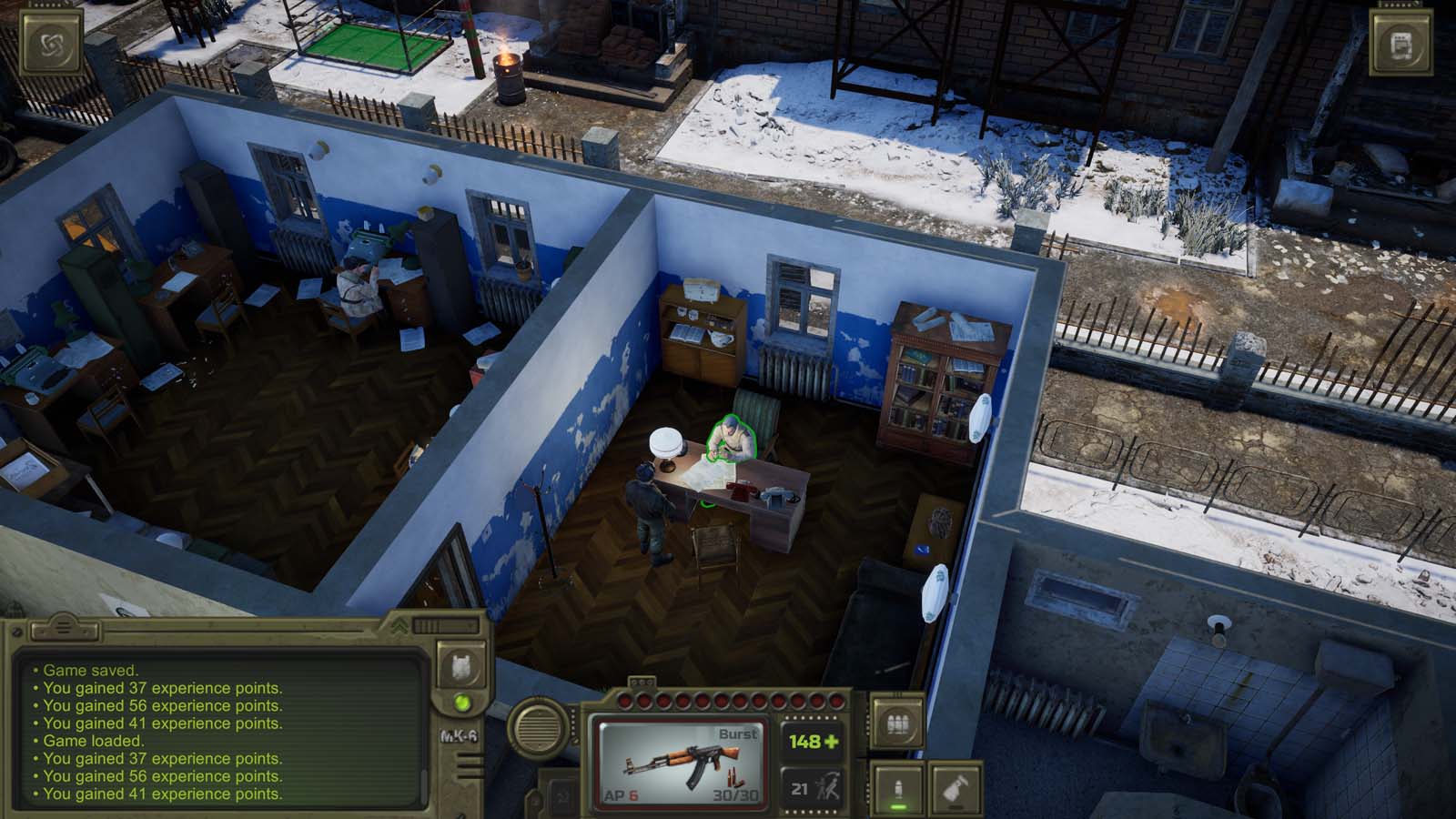Toggle the Burst fire mode on the AK

738,733
